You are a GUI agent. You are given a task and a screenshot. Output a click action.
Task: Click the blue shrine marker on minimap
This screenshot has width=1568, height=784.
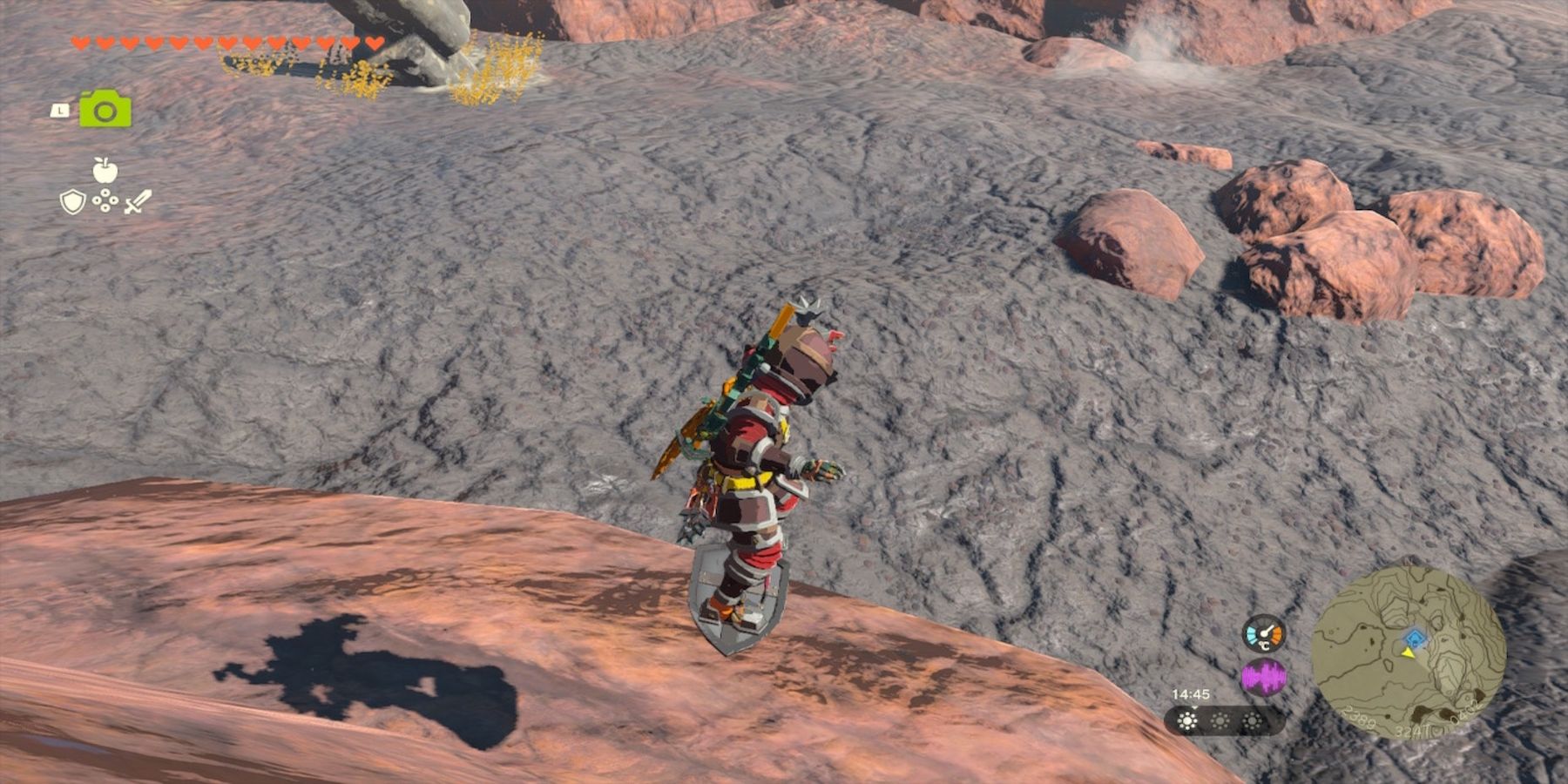(1416, 639)
